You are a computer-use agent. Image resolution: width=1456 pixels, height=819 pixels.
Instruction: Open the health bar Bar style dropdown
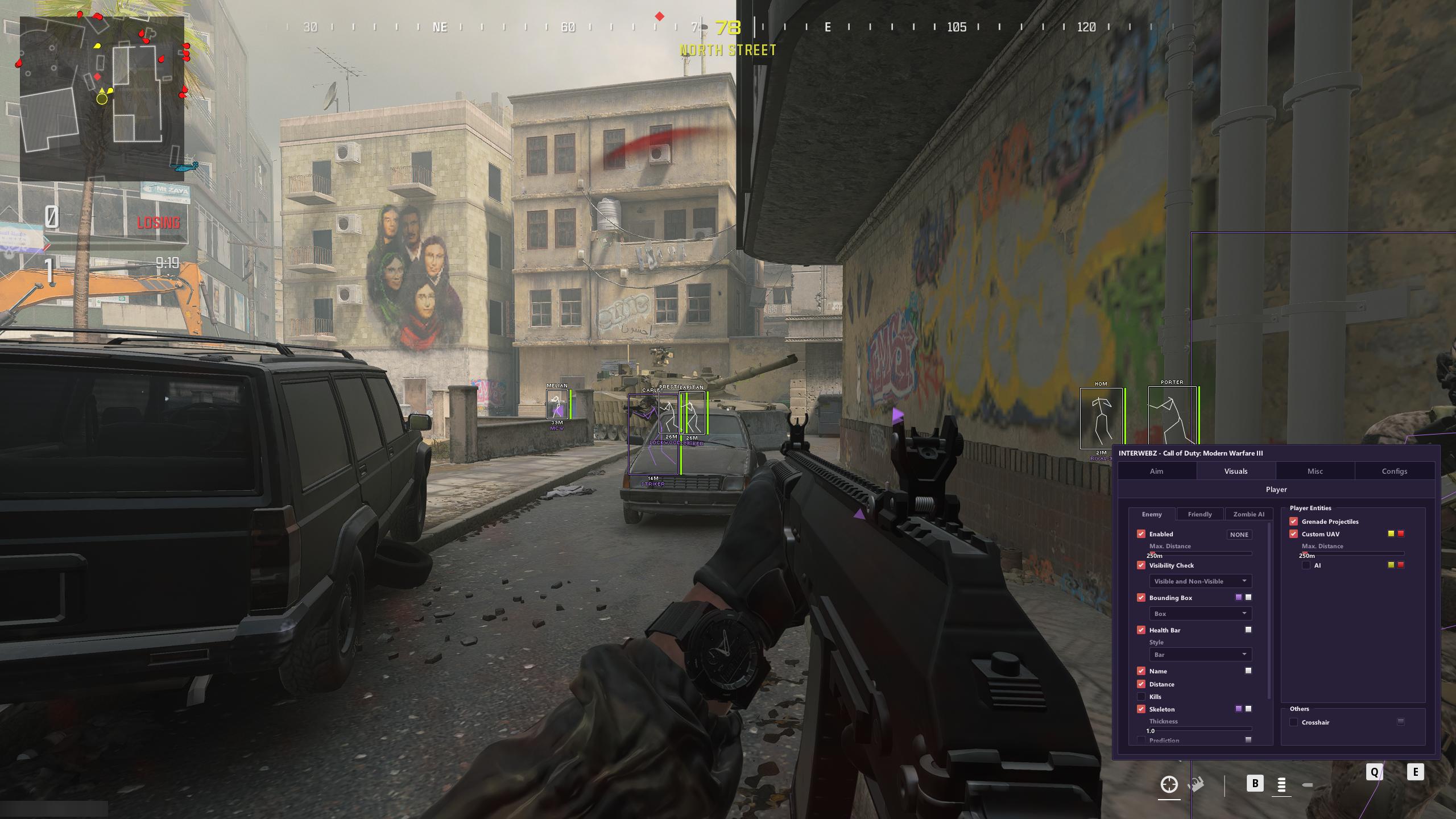(x=1200, y=655)
